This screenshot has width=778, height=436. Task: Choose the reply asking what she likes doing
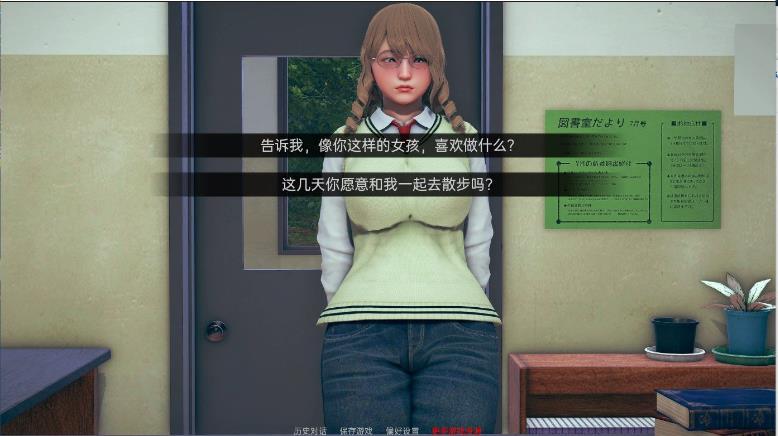[387, 146]
